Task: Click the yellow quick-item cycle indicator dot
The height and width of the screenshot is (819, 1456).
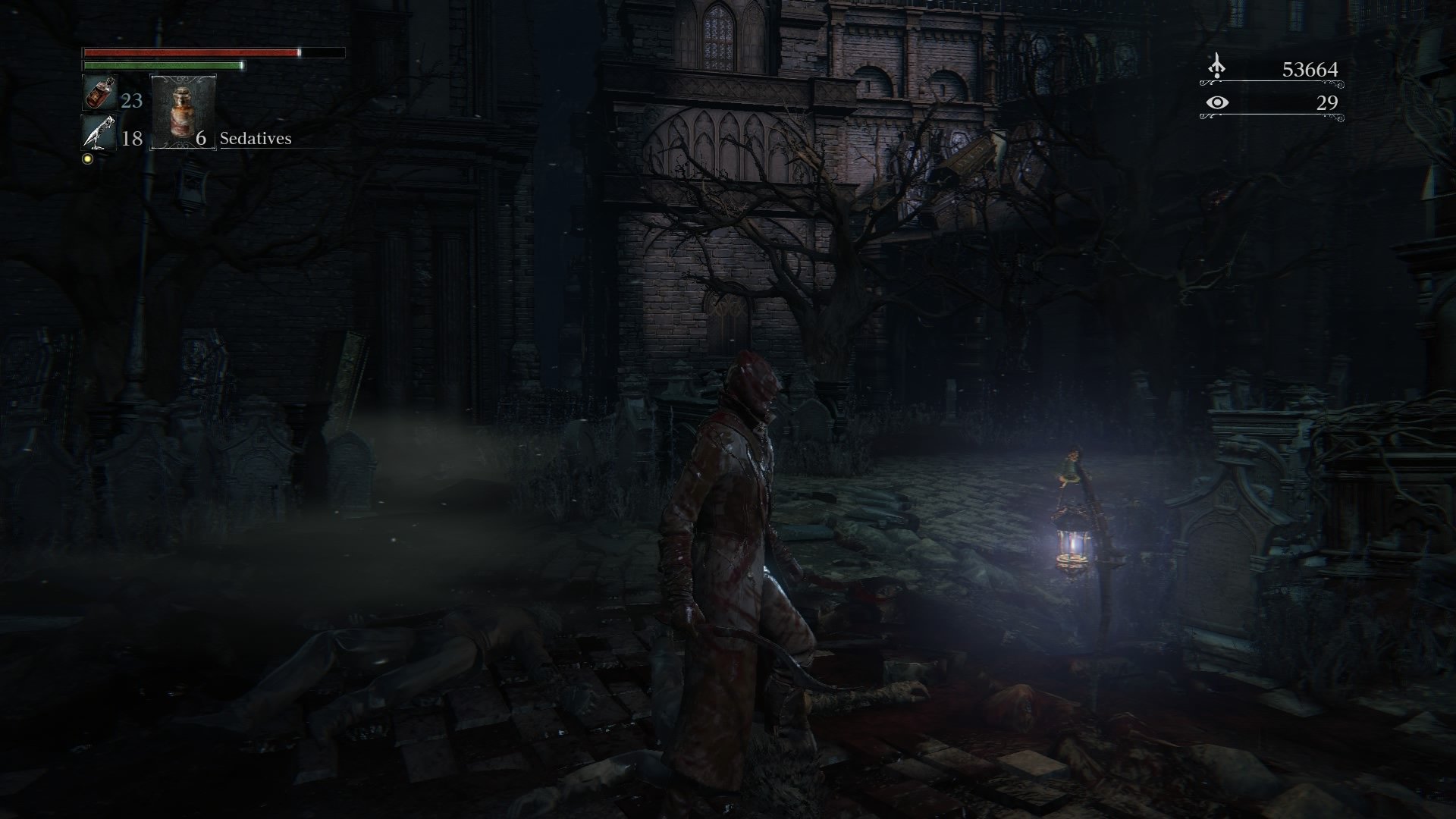Action: (x=86, y=160)
